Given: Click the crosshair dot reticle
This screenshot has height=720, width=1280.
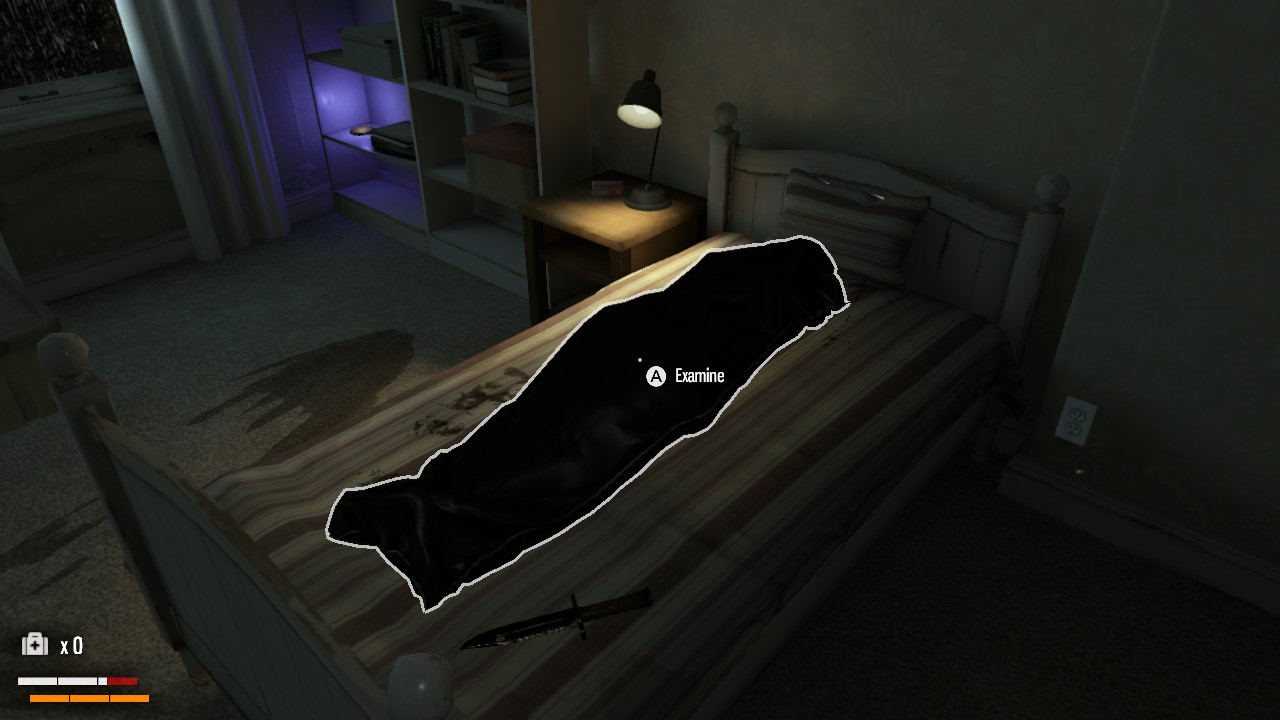Looking at the screenshot, I should point(639,358).
